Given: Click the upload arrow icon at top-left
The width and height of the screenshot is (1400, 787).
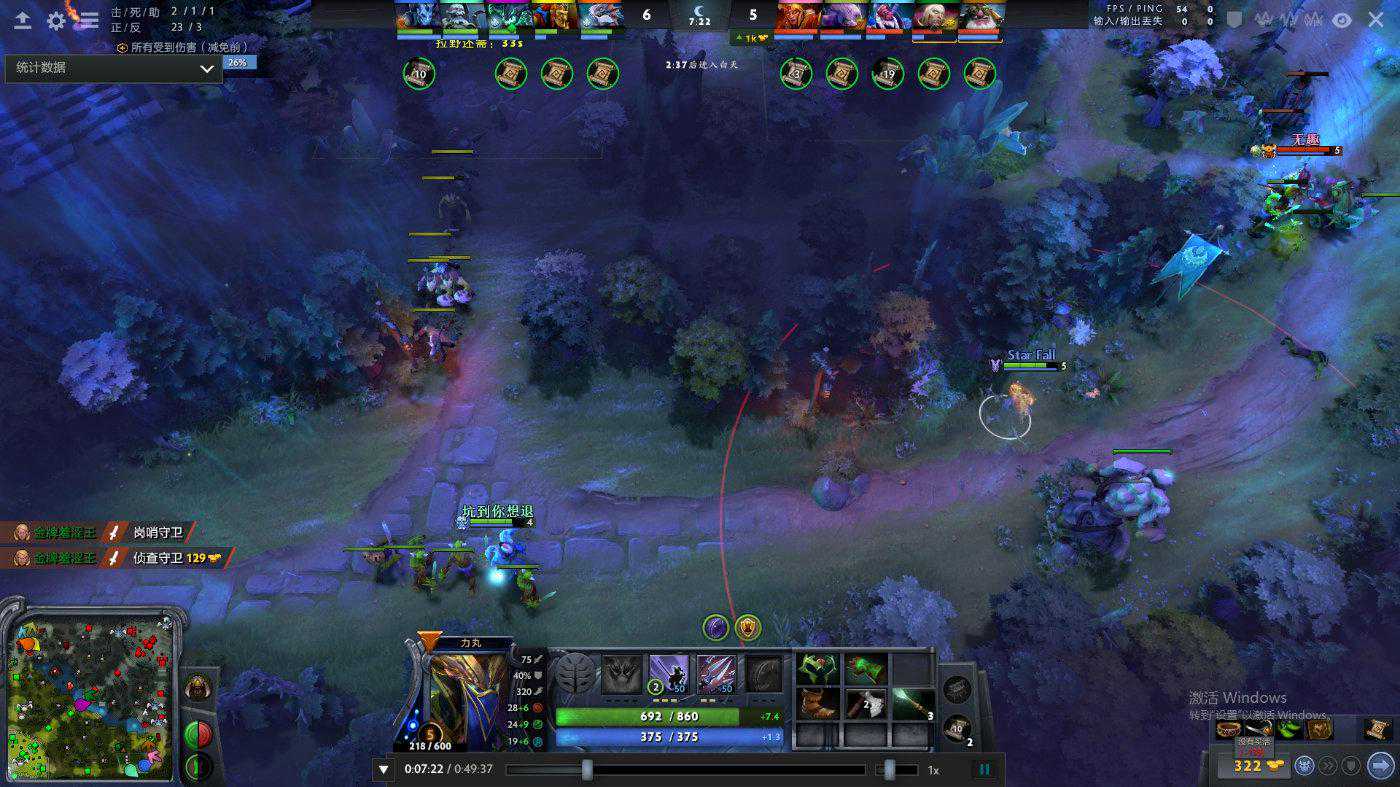Looking at the screenshot, I should tap(23, 19).
